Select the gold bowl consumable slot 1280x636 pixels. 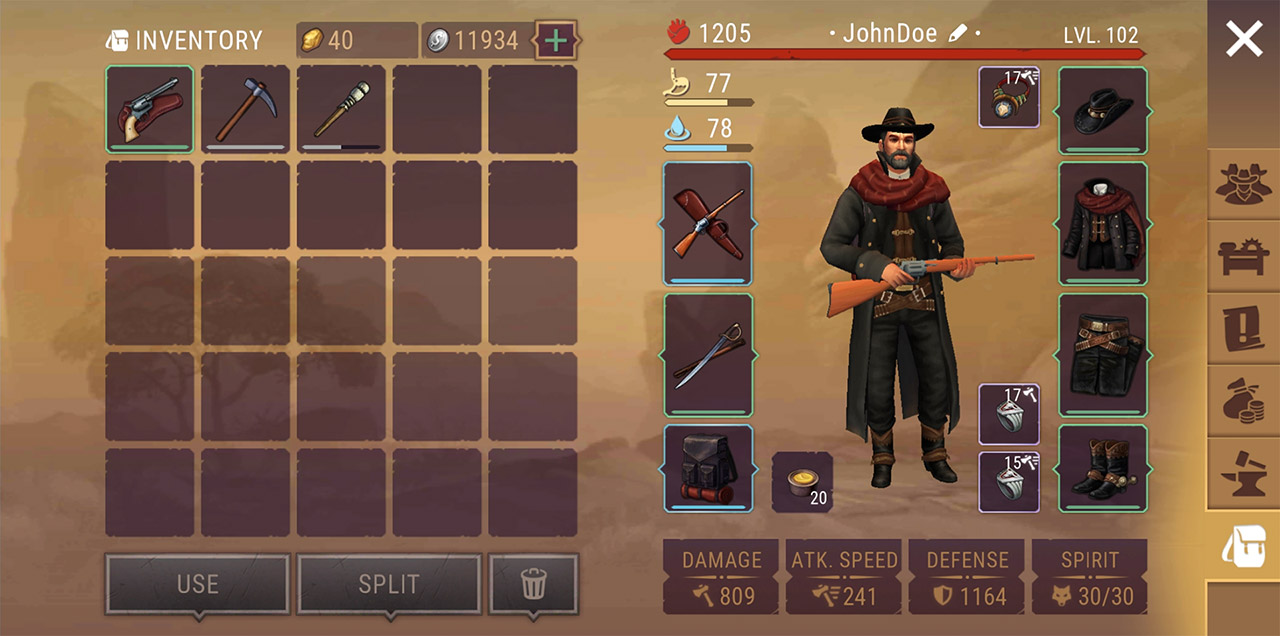802,482
